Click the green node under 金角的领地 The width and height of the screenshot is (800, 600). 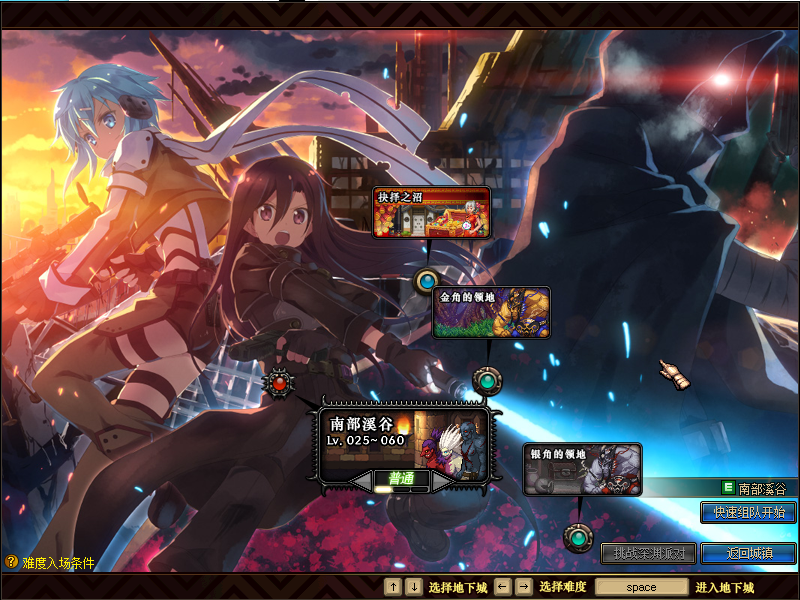[x=486, y=380]
